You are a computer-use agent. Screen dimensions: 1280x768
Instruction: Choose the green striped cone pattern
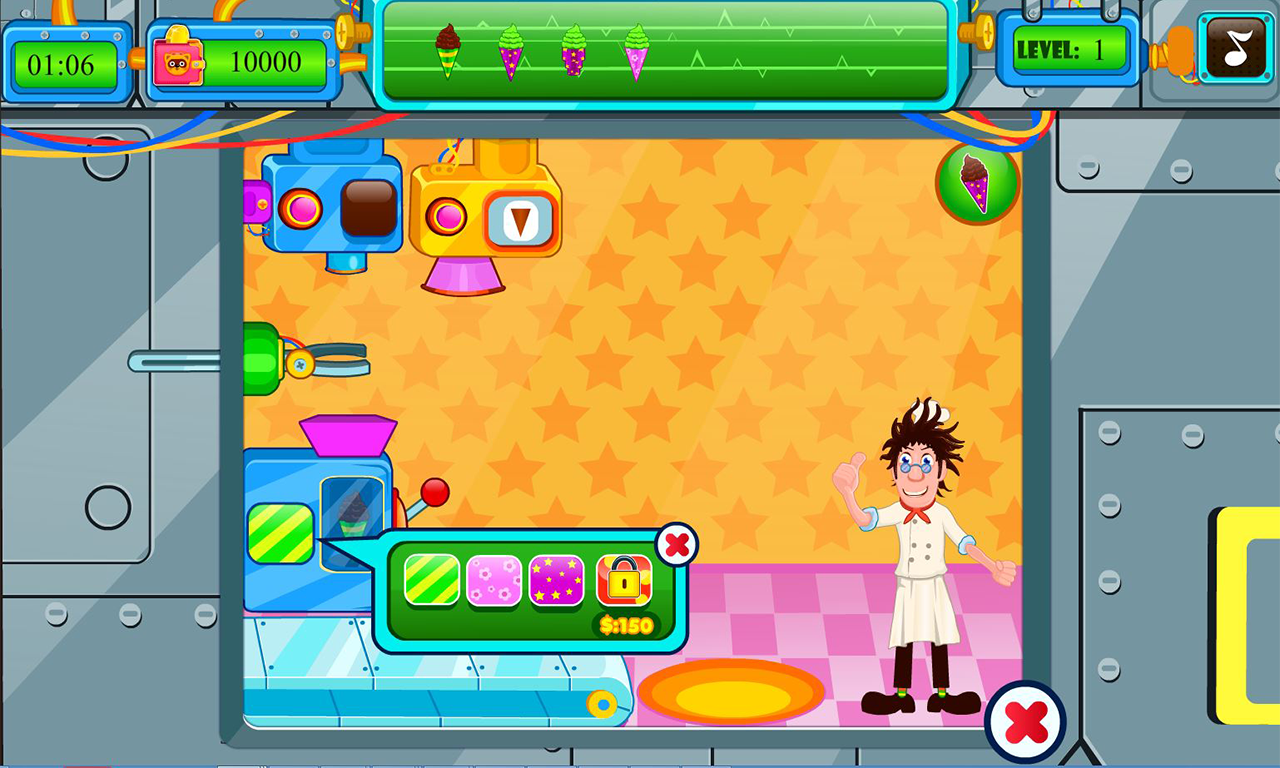point(432,580)
